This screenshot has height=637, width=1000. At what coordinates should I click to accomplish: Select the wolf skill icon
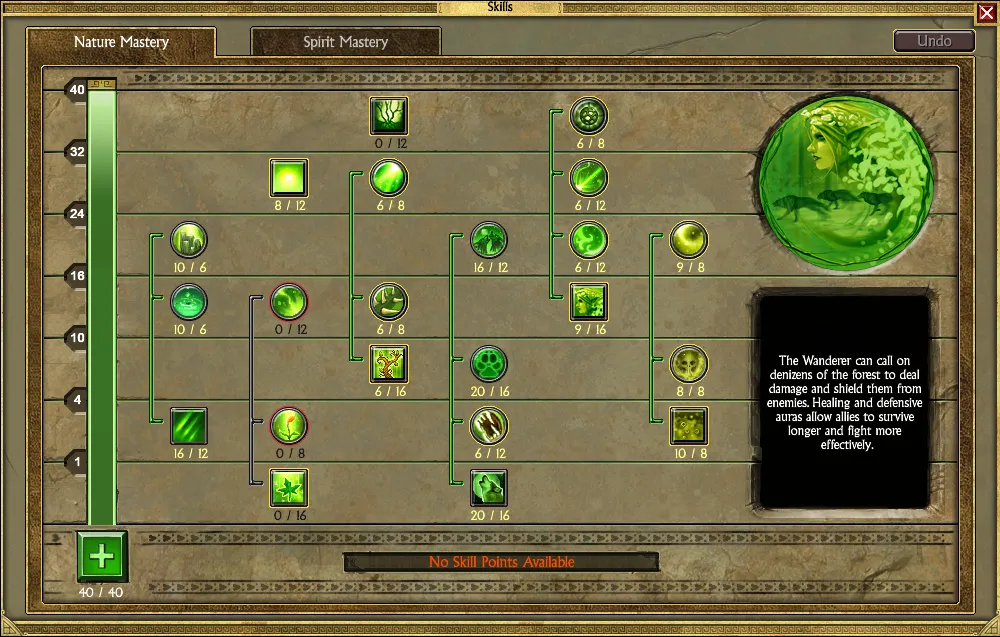coord(489,488)
